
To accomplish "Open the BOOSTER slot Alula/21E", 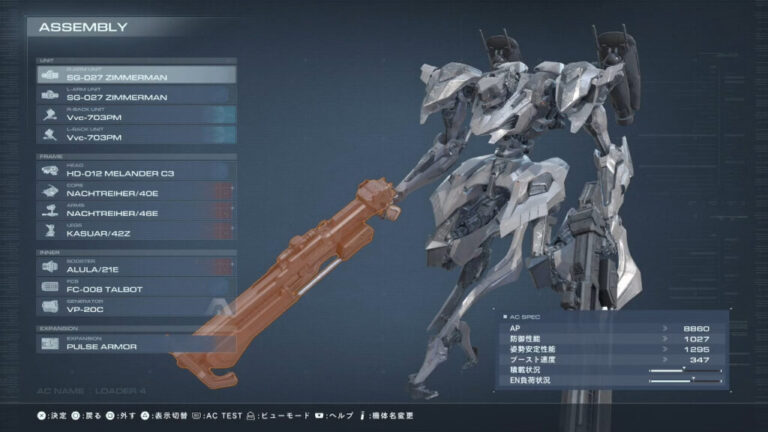I will pos(136,267).
